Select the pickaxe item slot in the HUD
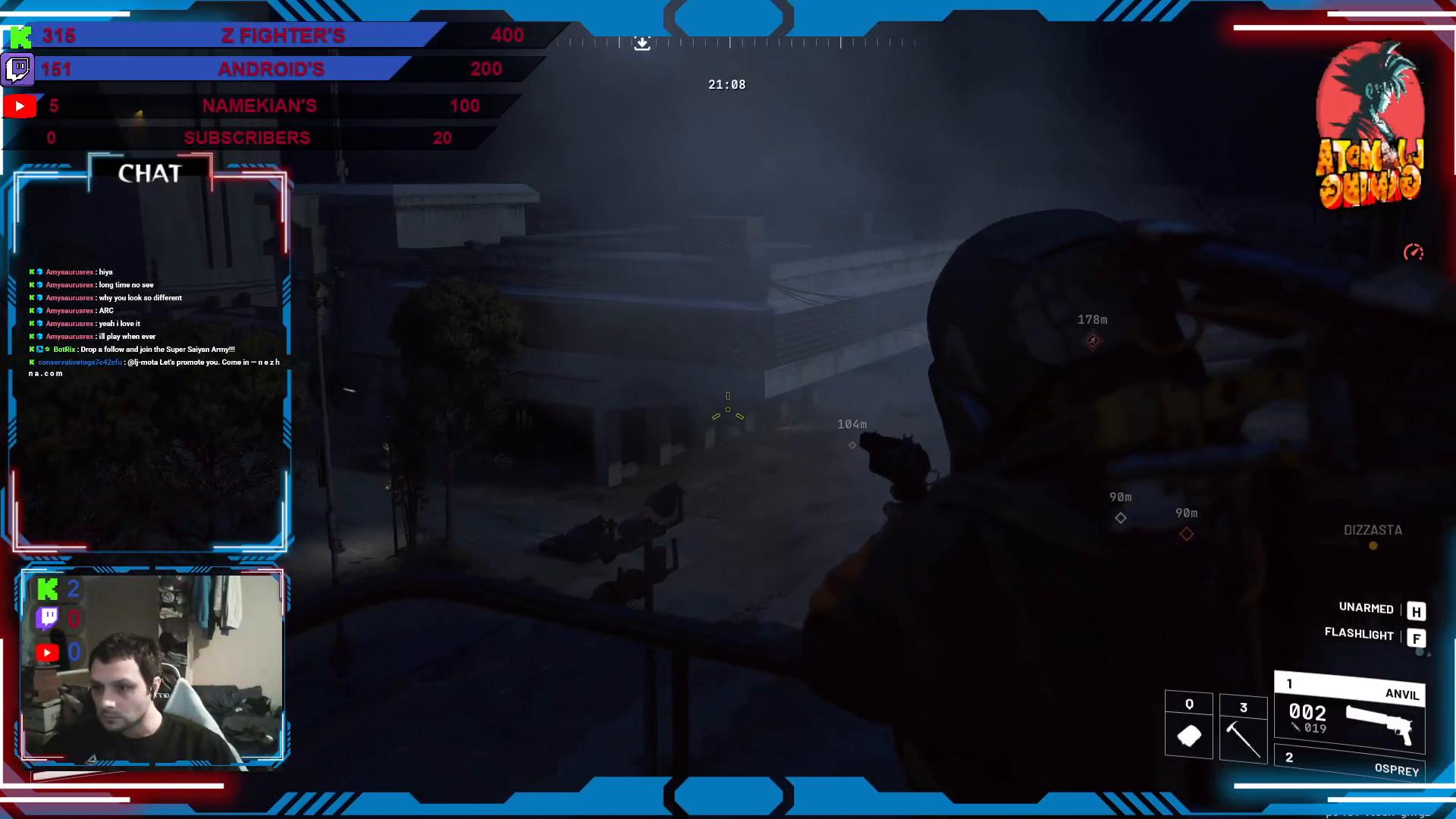The image size is (1456, 819). pyautogui.click(x=1244, y=728)
